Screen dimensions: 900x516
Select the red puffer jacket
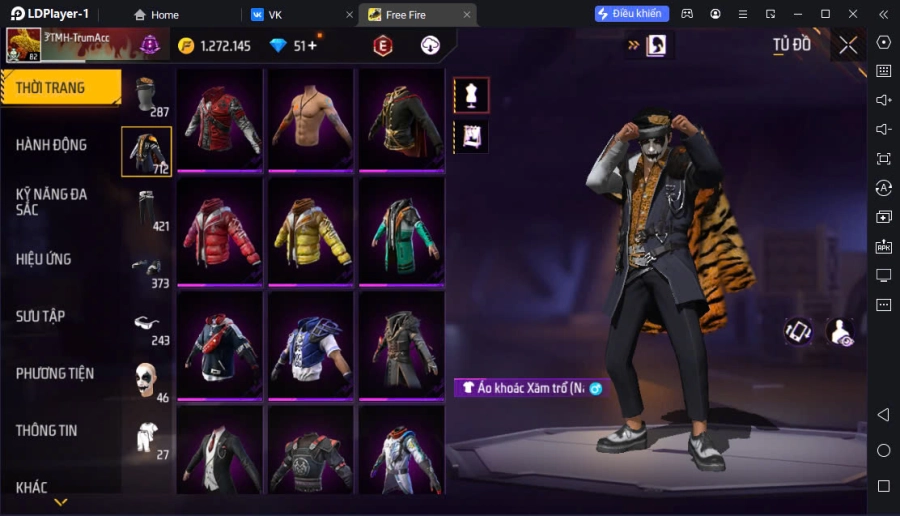click(221, 231)
